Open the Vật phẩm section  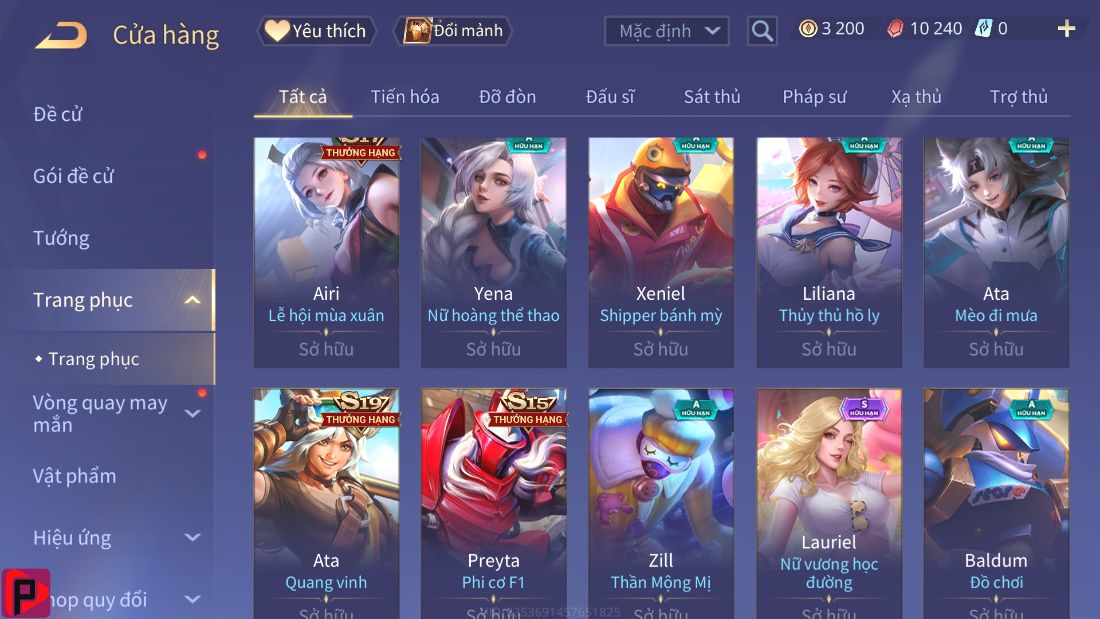coord(75,476)
